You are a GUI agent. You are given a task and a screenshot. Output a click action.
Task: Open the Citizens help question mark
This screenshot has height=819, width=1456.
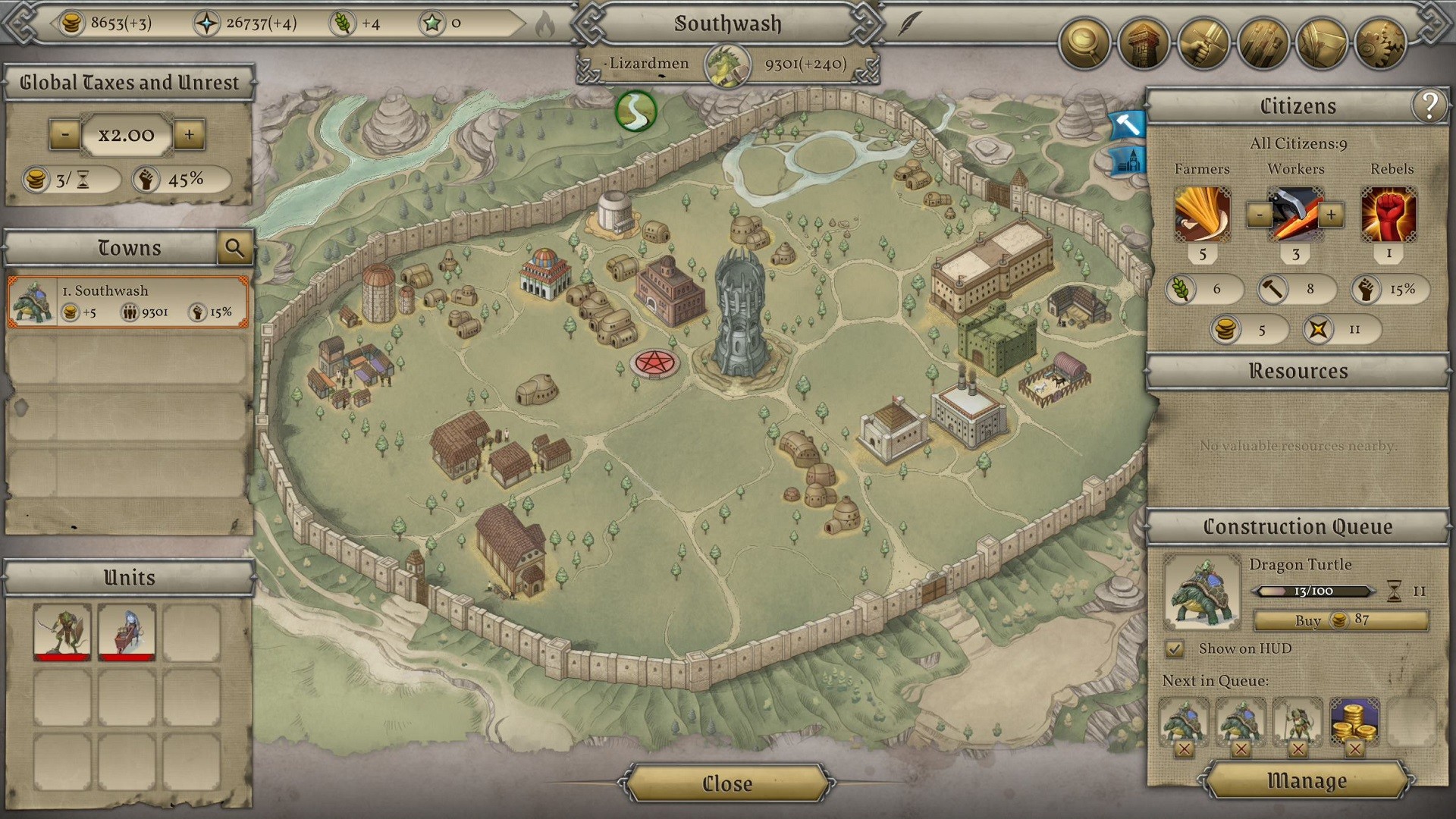tap(1429, 106)
